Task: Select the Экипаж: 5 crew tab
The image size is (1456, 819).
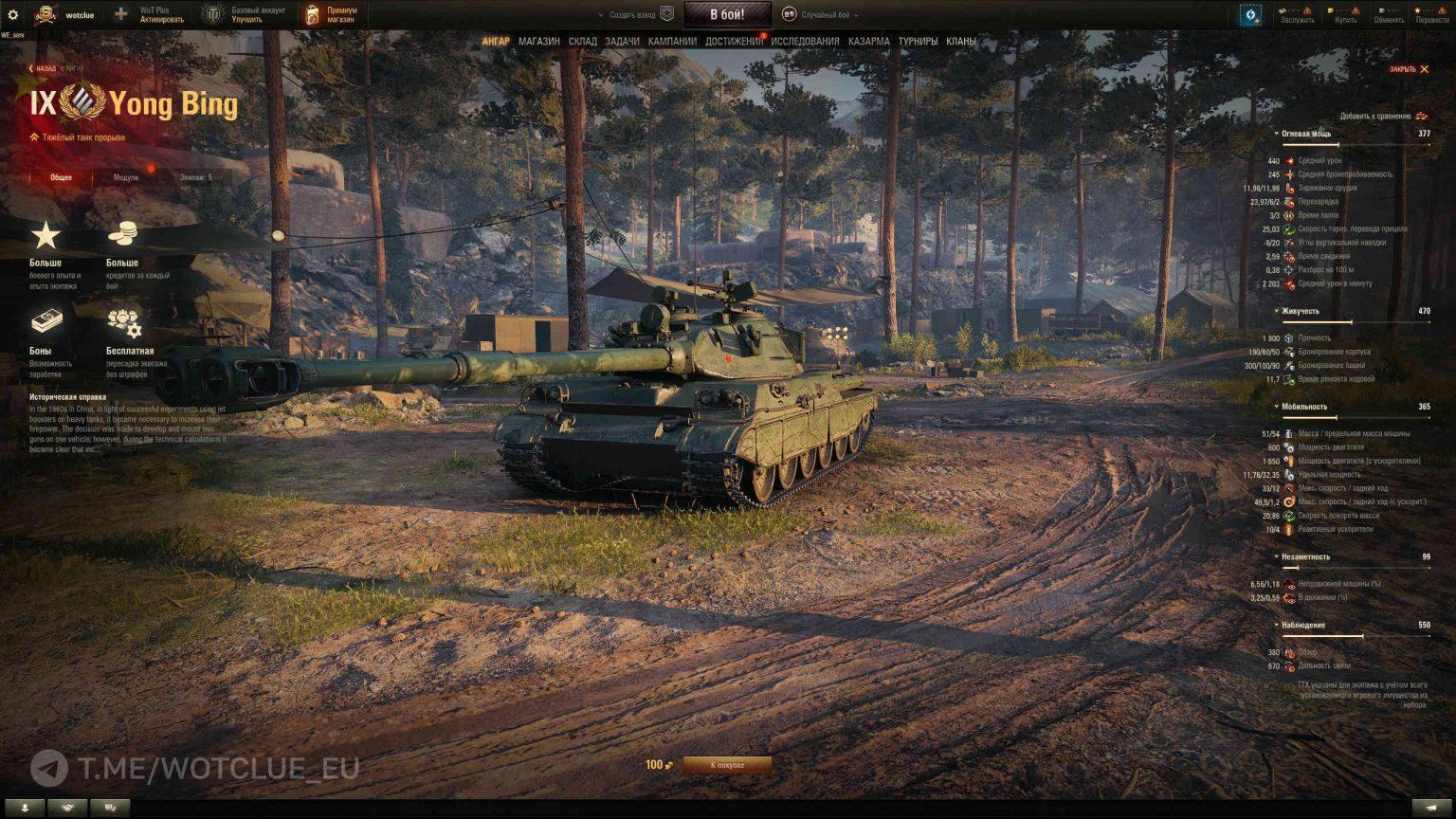Action: pyautogui.click(x=196, y=177)
